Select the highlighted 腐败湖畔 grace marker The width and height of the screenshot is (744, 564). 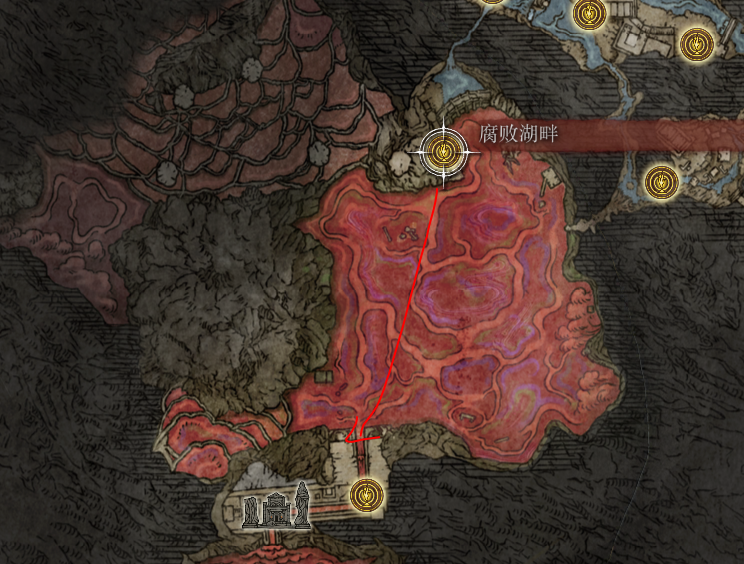[x=443, y=153]
